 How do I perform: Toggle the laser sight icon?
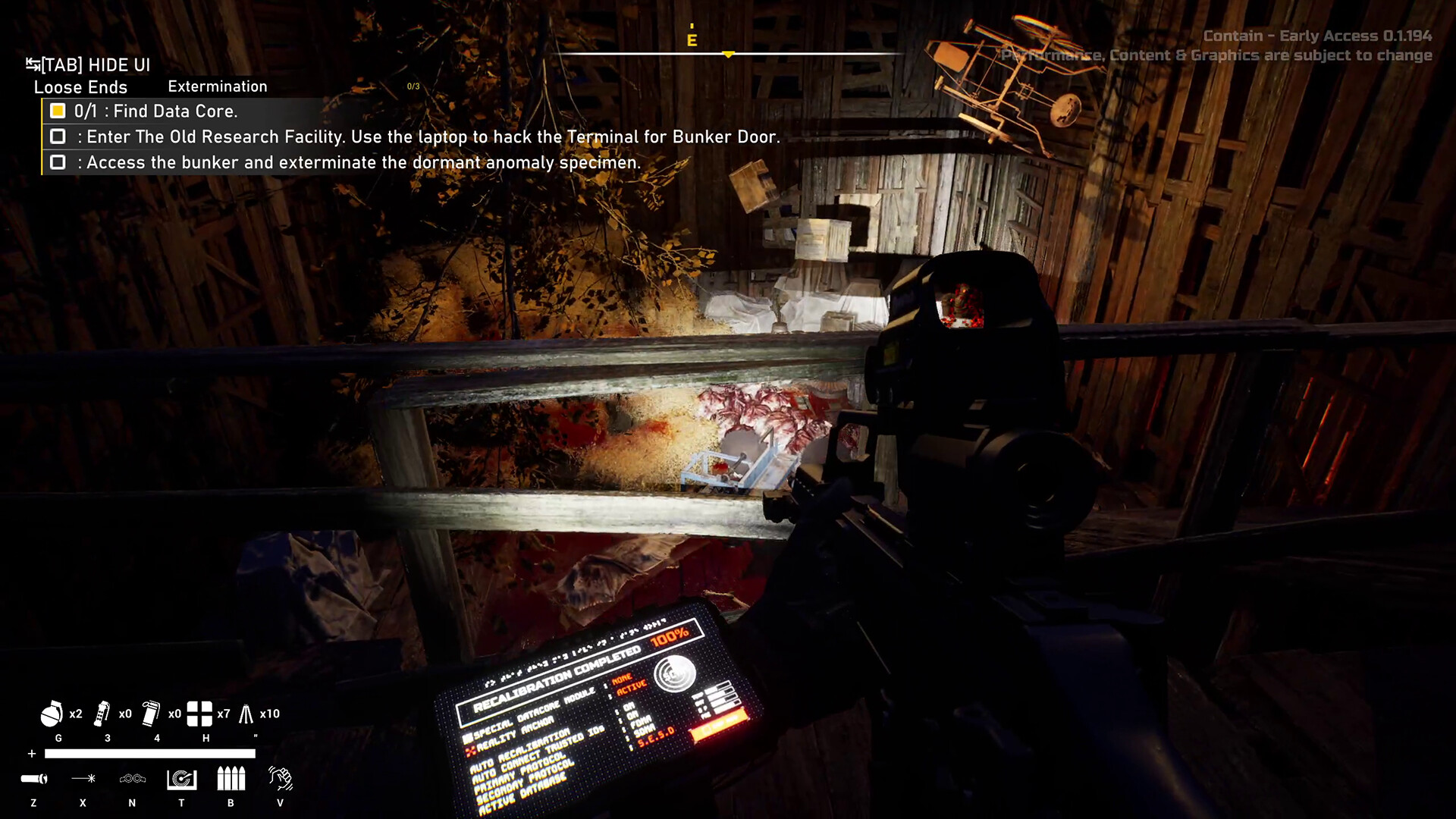(x=83, y=779)
